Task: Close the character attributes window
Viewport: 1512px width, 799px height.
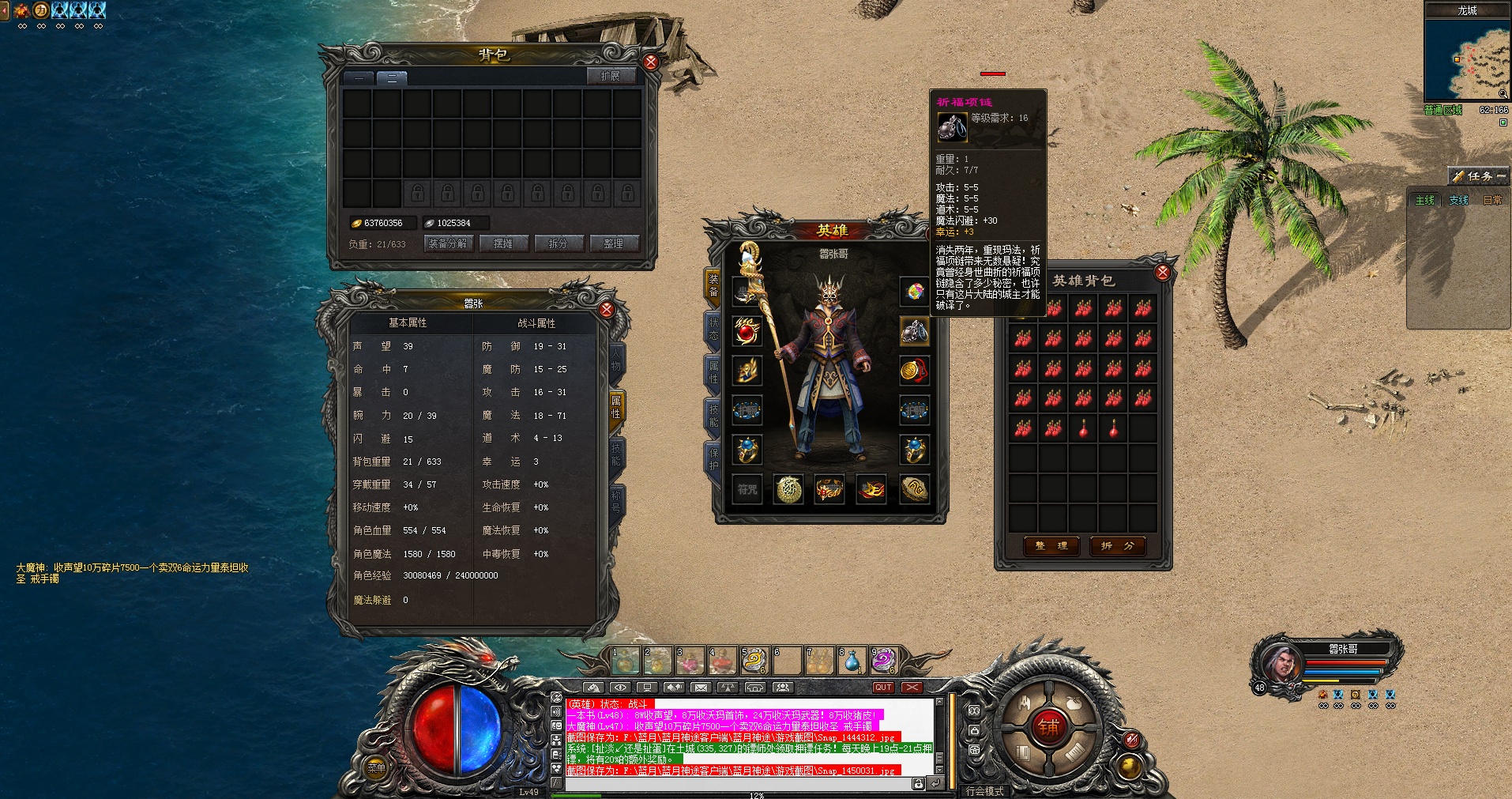Action: pos(607,309)
